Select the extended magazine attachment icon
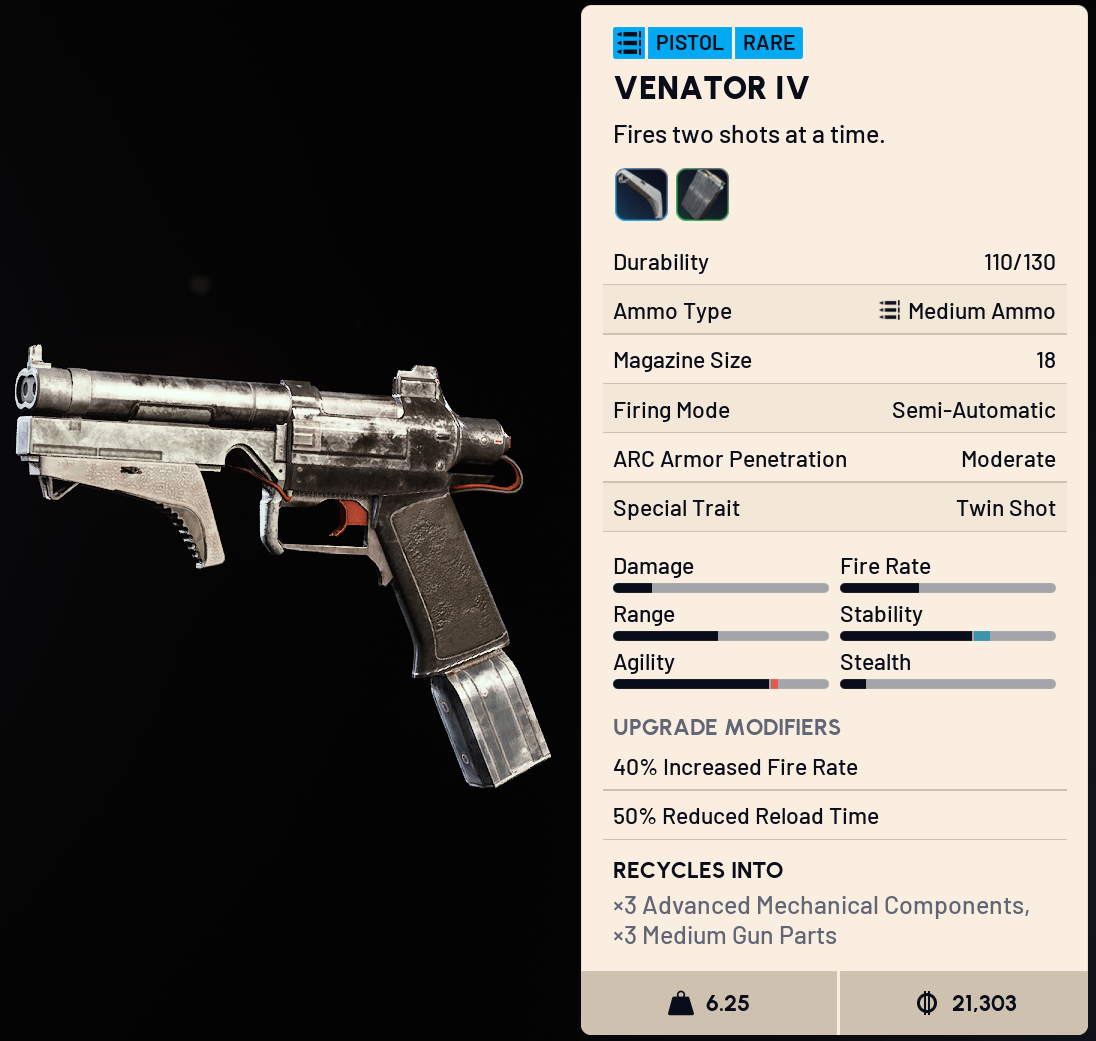1096x1041 pixels. tap(702, 194)
